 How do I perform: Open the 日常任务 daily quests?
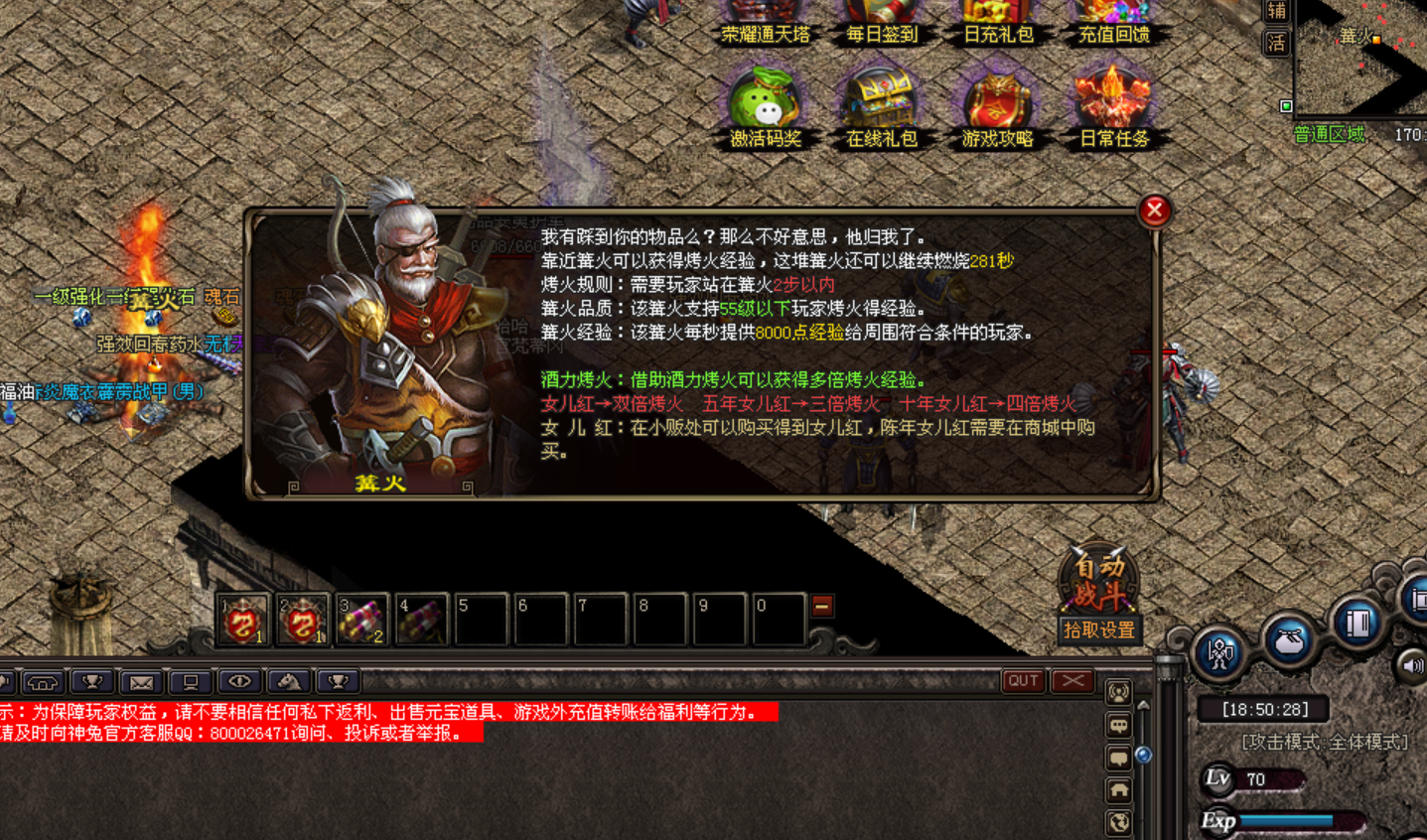pyautogui.click(x=1113, y=102)
